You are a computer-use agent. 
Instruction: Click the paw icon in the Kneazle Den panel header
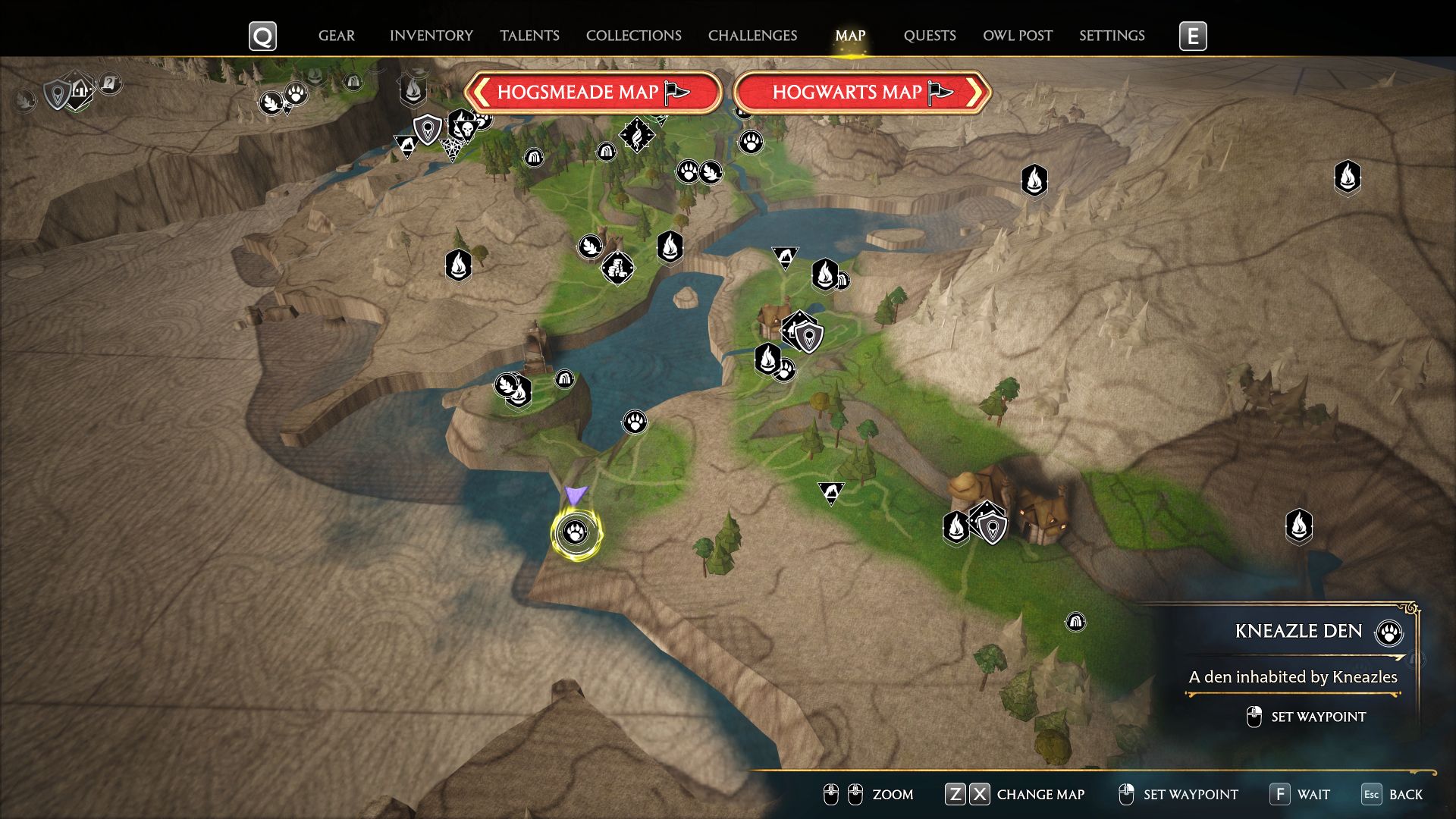1390,631
